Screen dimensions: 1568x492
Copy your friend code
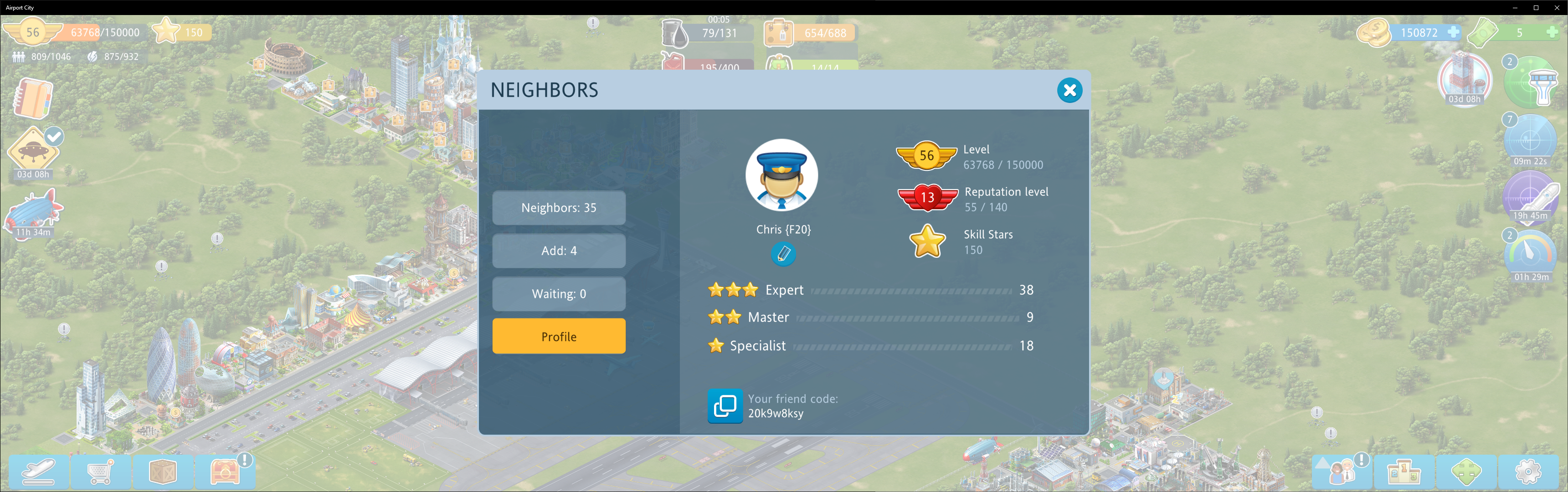(x=725, y=405)
